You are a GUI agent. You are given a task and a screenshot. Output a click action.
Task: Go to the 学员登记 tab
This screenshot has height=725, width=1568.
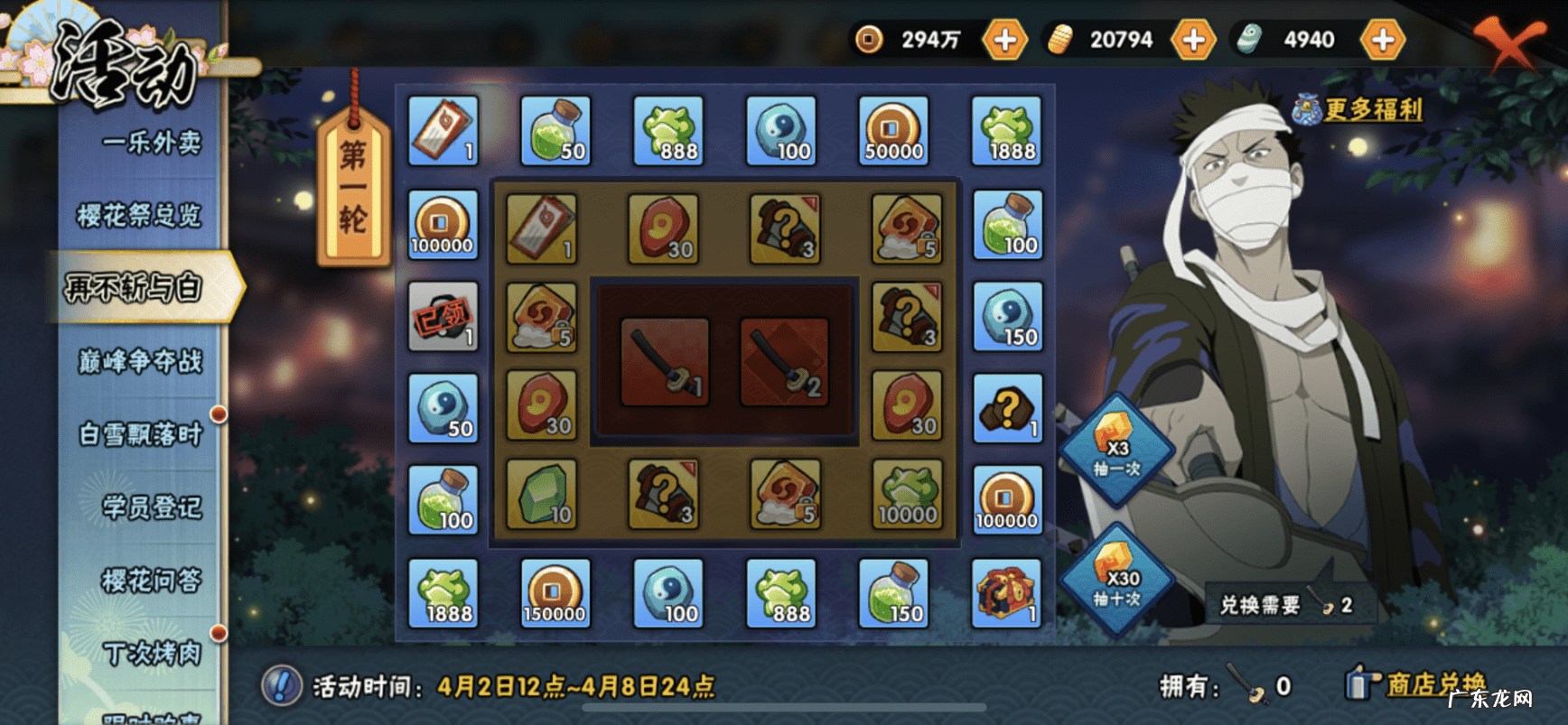151,507
